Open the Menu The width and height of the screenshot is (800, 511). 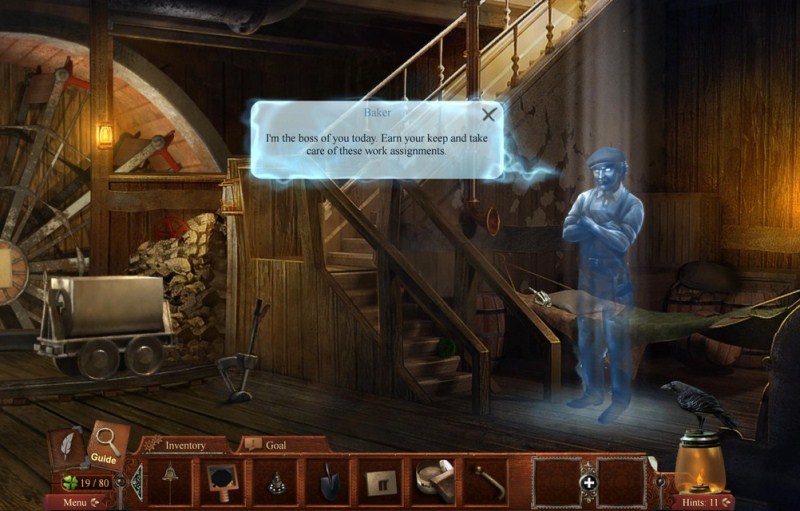pos(79,502)
